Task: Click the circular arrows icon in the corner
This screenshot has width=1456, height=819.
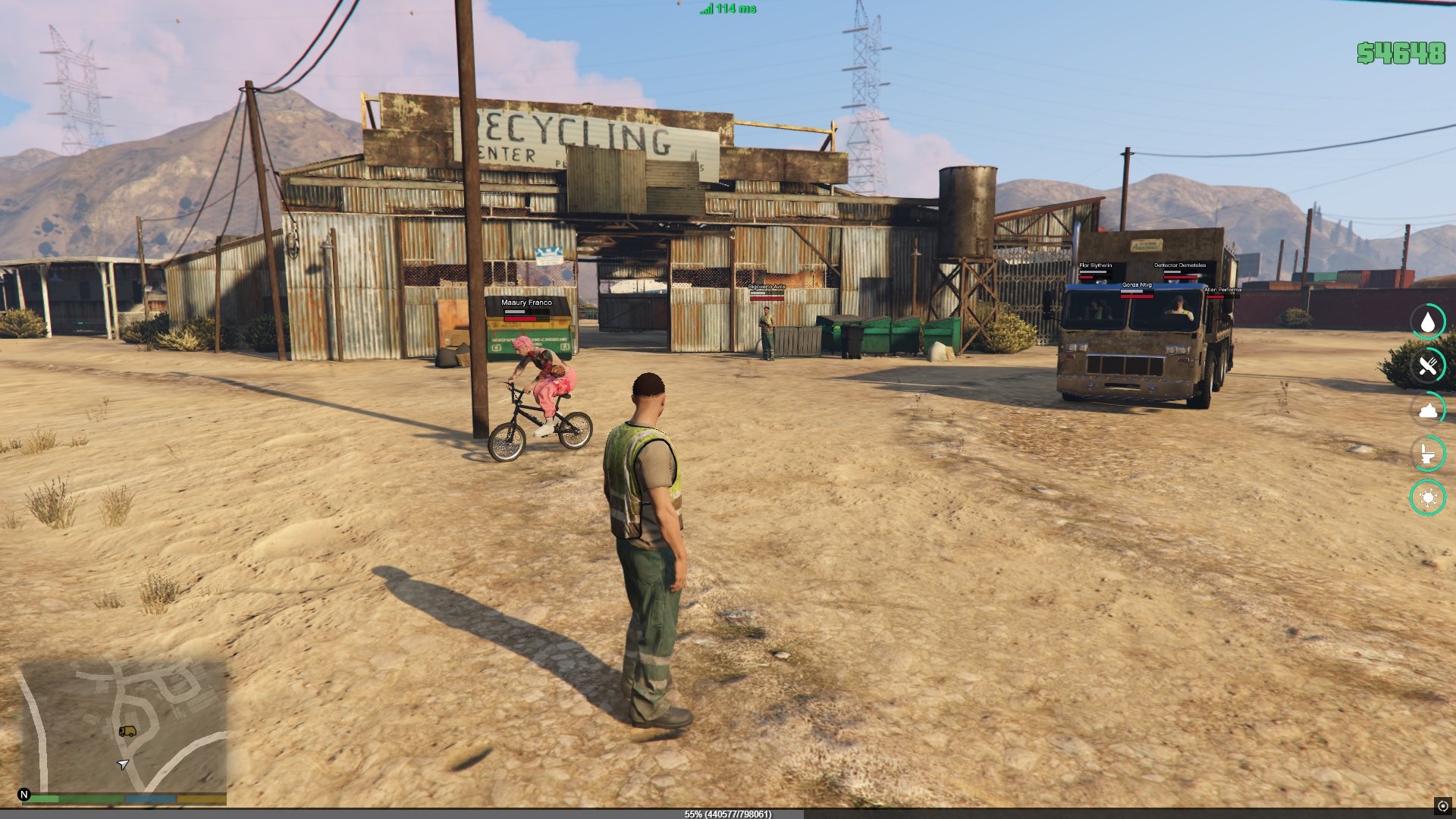Action: [1442, 806]
